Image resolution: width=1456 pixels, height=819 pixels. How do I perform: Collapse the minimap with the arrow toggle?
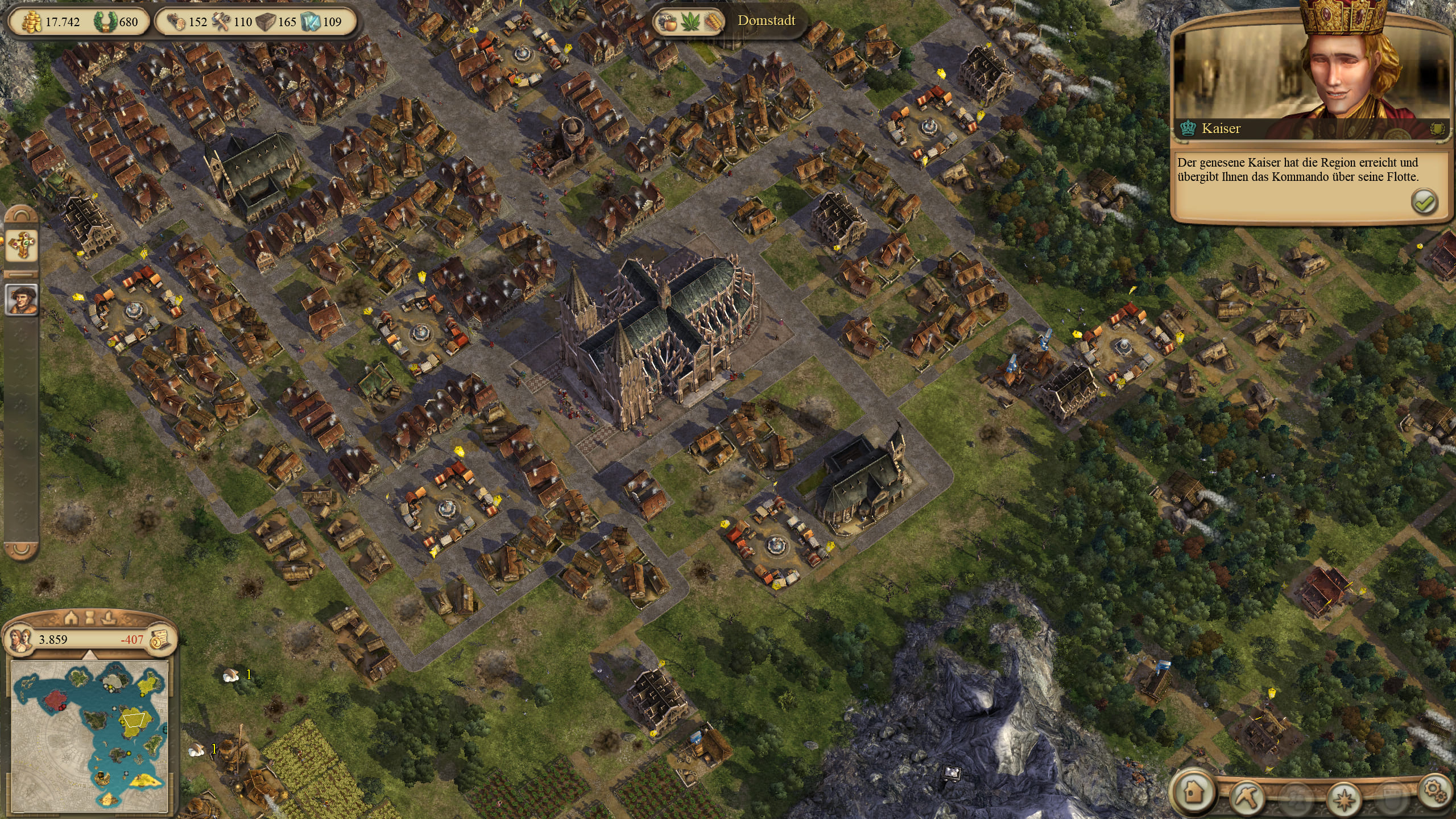click(x=89, y=656)
